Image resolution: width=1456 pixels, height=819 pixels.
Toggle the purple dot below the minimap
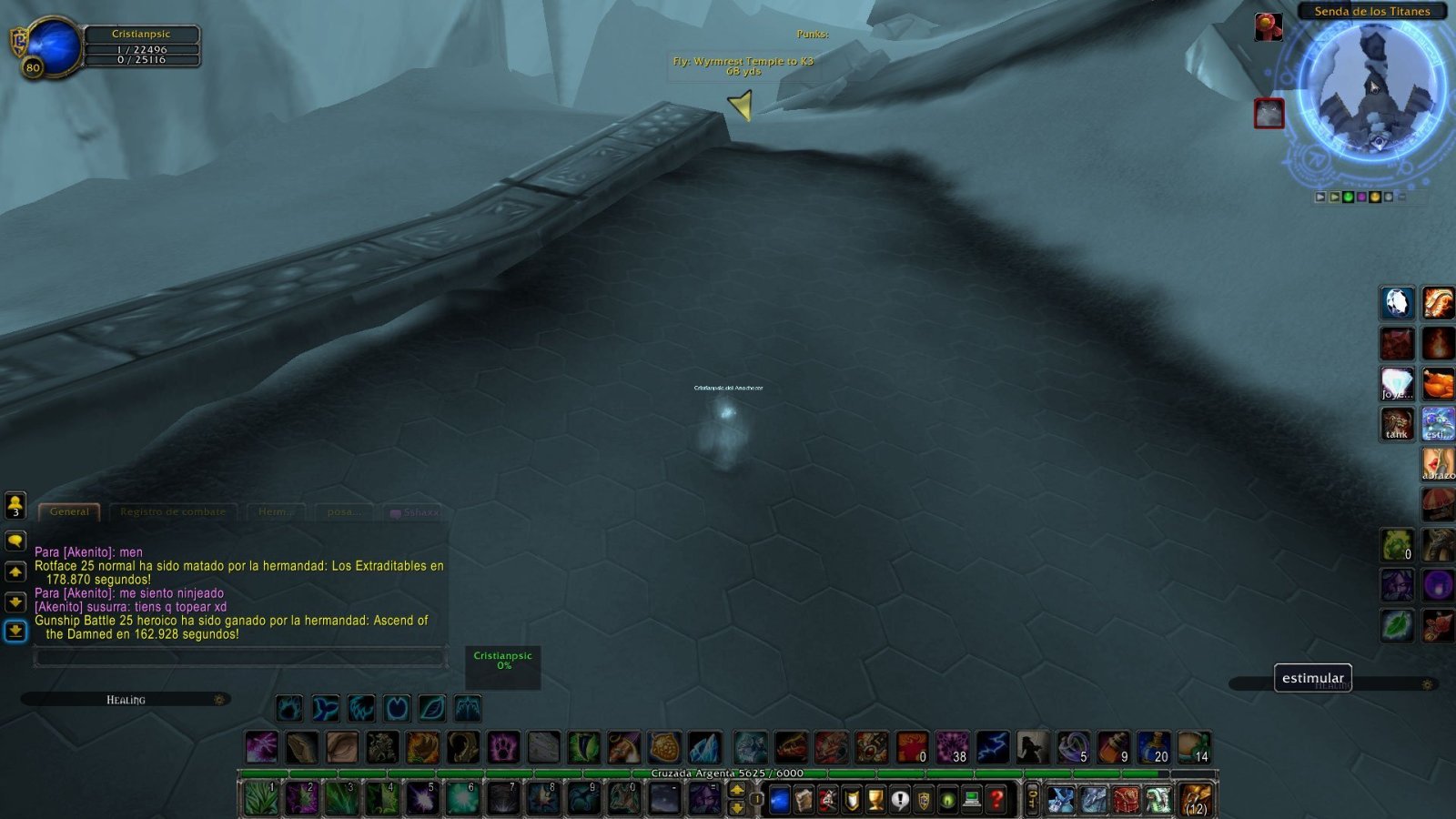1361,197
